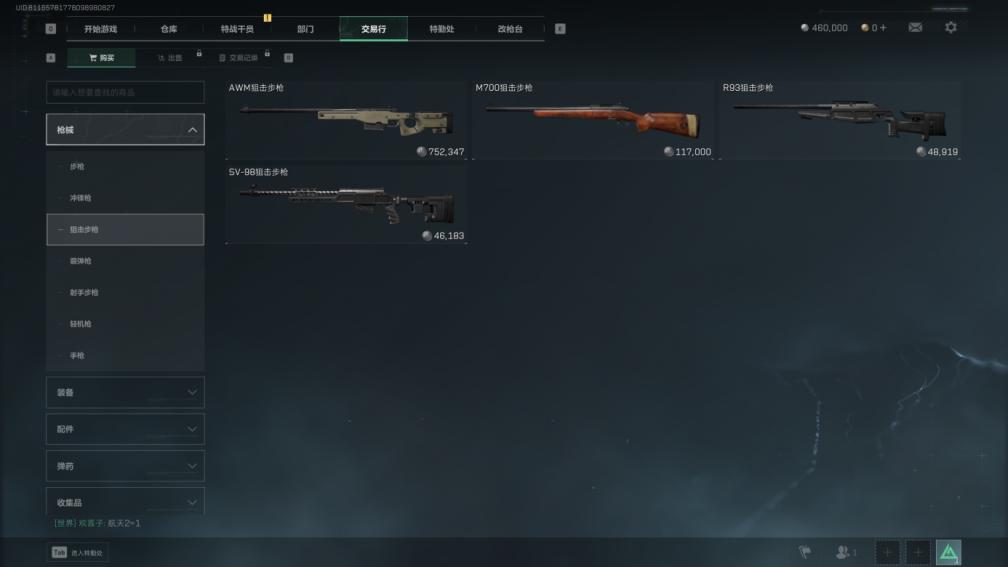Switch to the 特勤处 tab
Image resolution: width=1008 pixels, height=567 pixels.
(441, 29)
